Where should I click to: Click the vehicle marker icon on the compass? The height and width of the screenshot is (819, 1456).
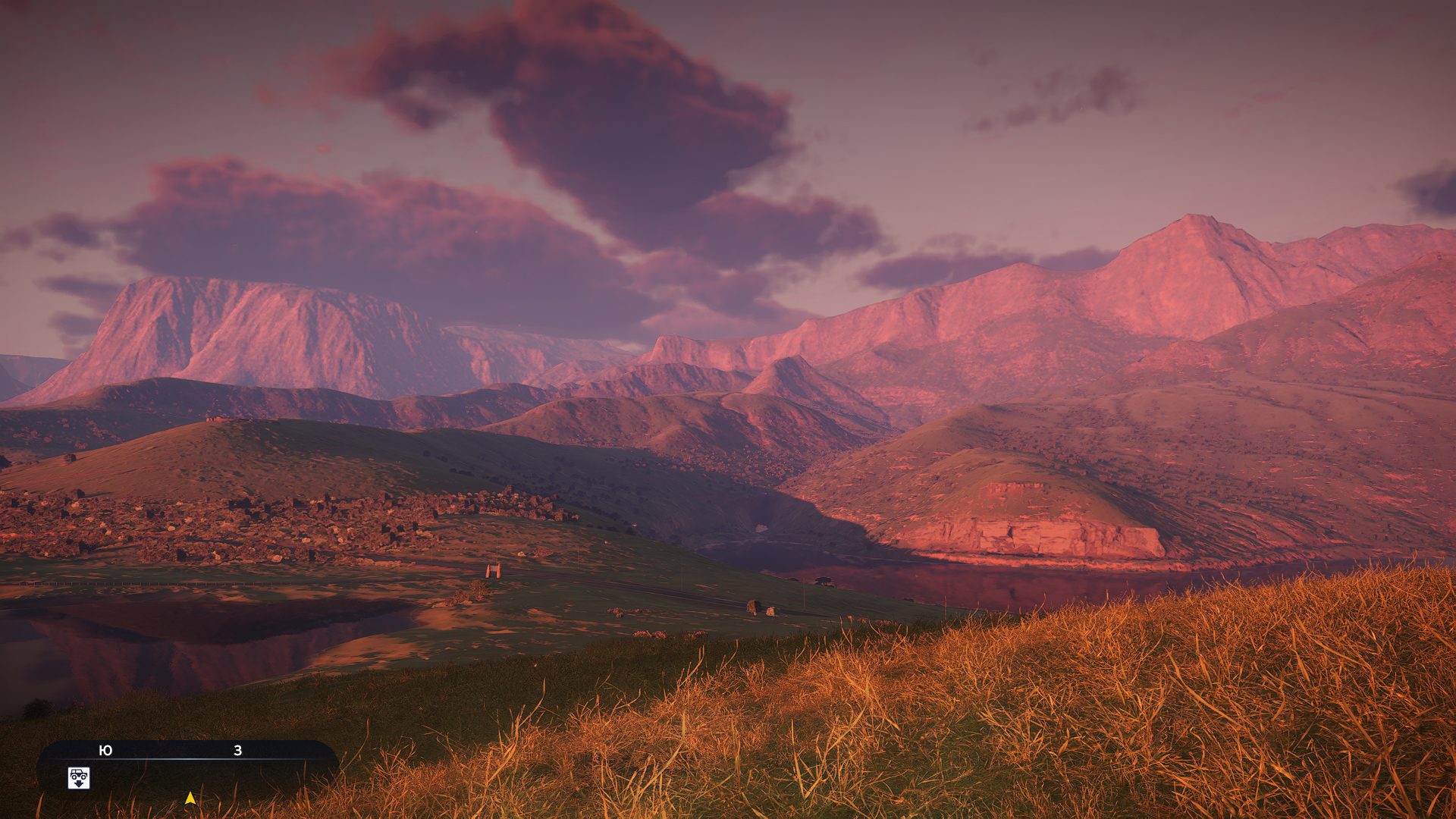(x=79, y=778)
